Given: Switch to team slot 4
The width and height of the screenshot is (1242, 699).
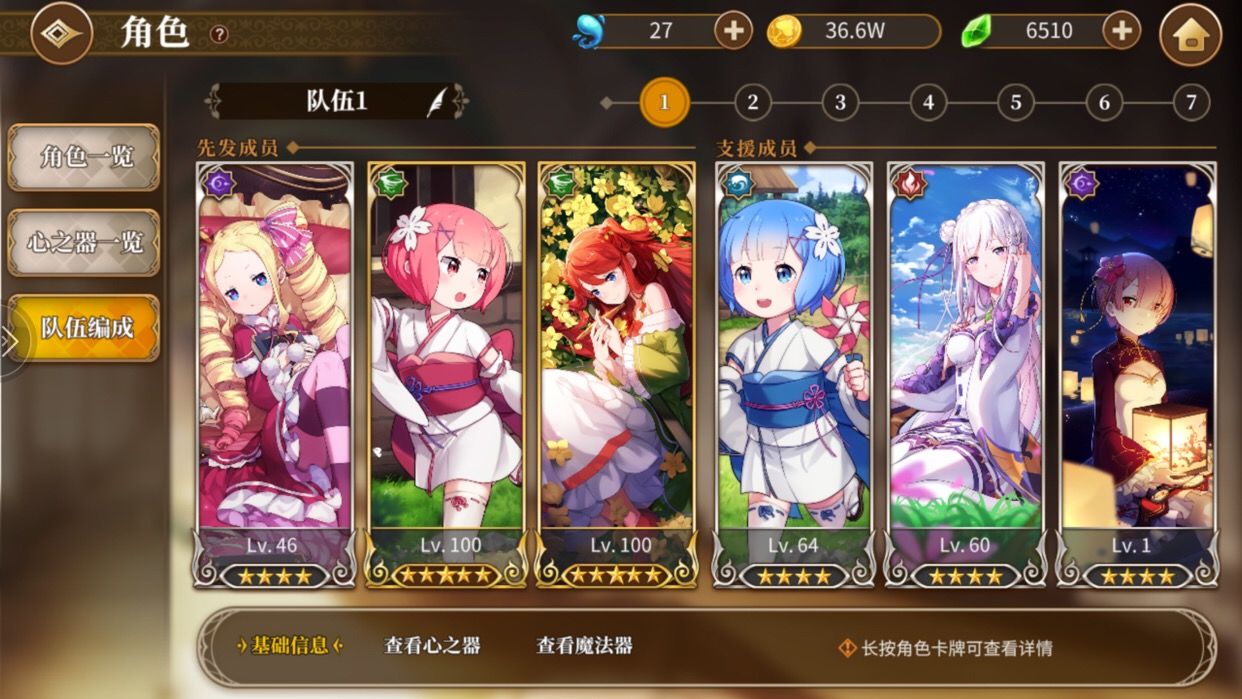Looking at the screenshot, I should pyautogui.click(x=928, y=102).
